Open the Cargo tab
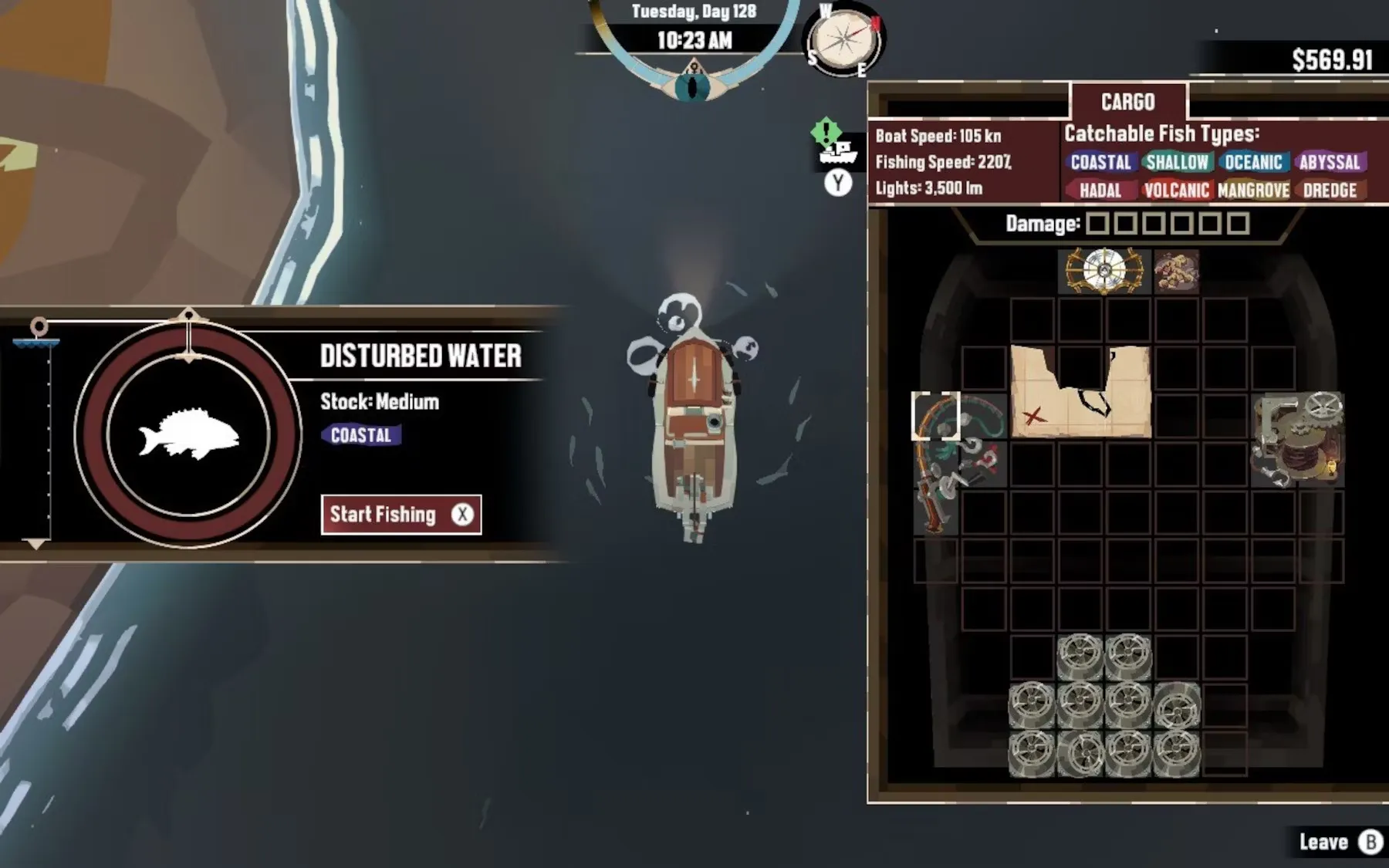 (1127, 102)
